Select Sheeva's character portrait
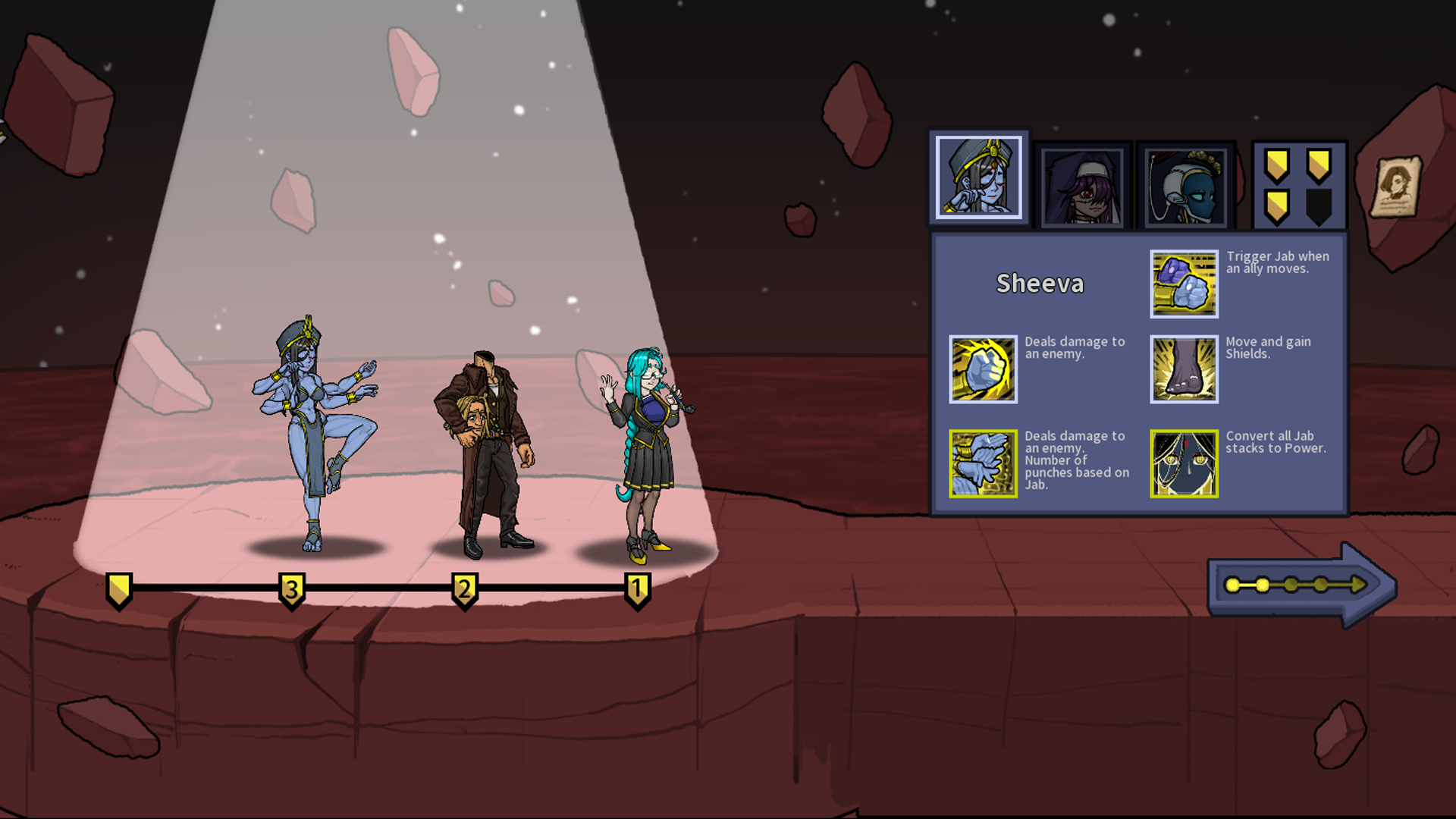 pyautogui.click(x=978, y=177)
